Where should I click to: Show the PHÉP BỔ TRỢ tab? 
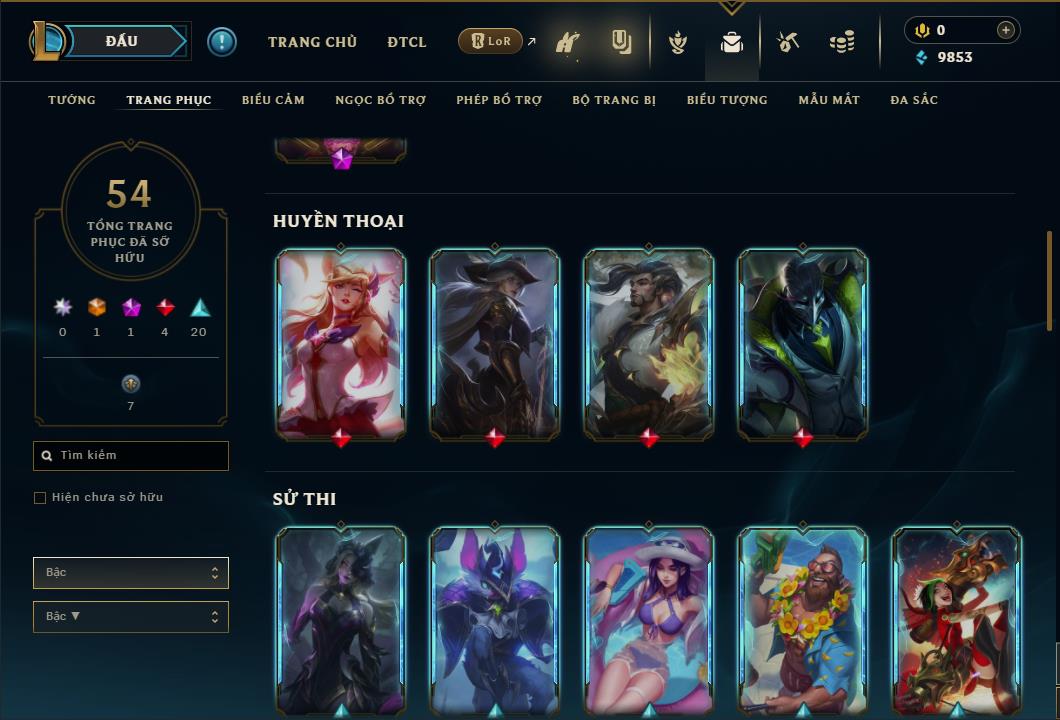(x=499, y=100)
